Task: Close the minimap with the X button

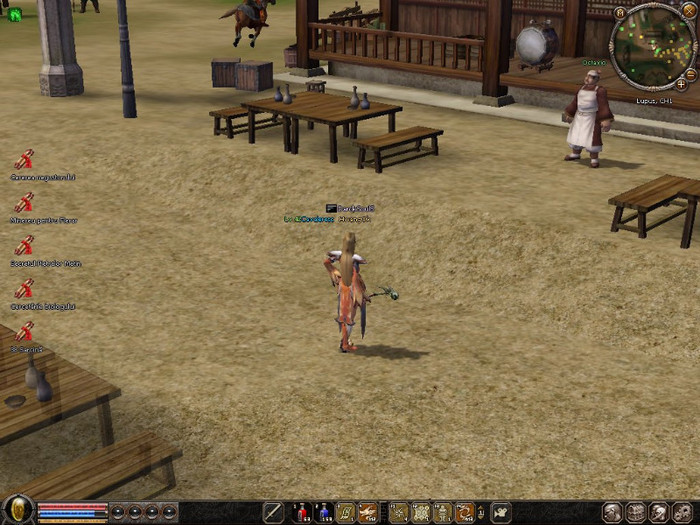Action: pyautogui.click(x=687, y=10)
